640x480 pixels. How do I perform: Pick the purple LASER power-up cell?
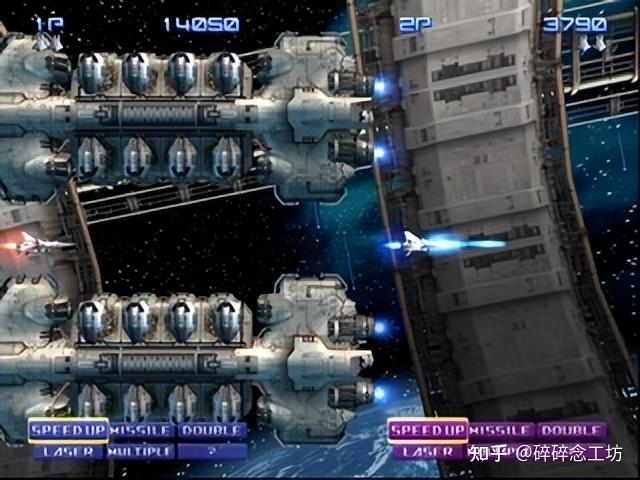[x=428, y=452]
